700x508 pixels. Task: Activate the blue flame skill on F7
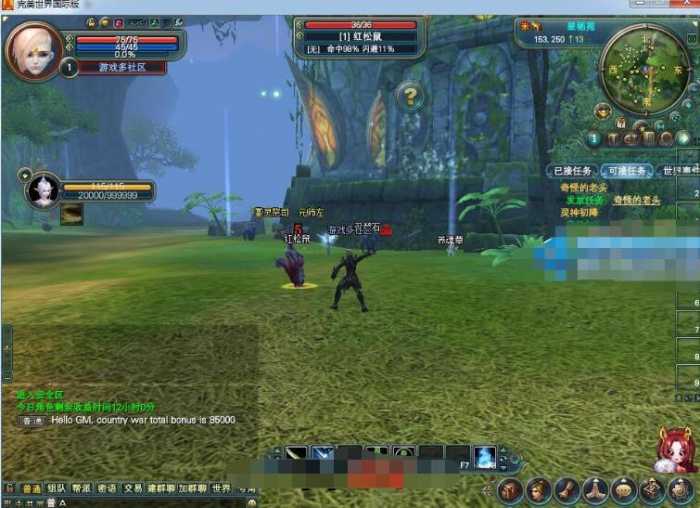pyautogui.click(x=485, y=456)
